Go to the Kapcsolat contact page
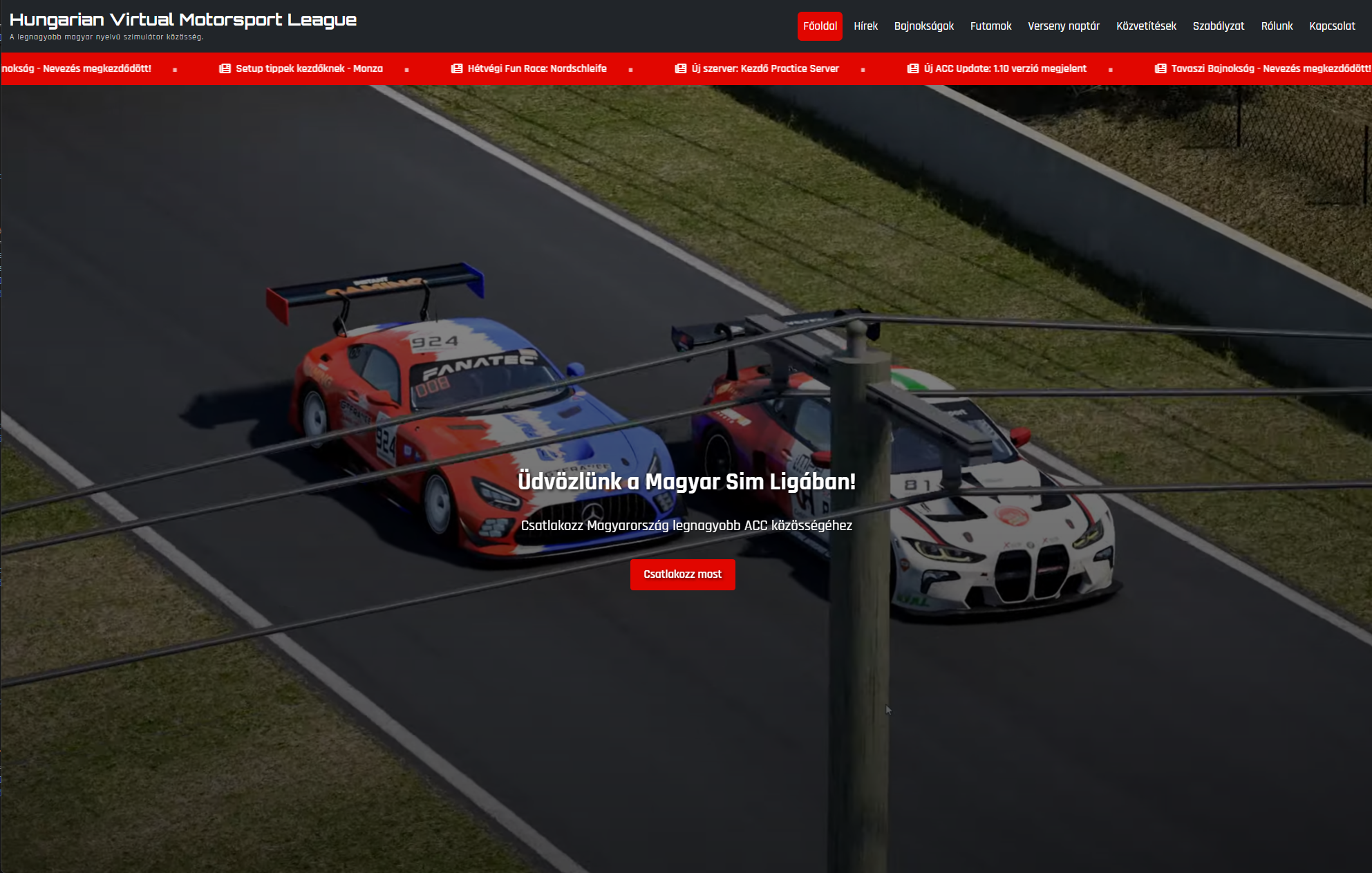 pyautogui.click(x=1332, y=26)
